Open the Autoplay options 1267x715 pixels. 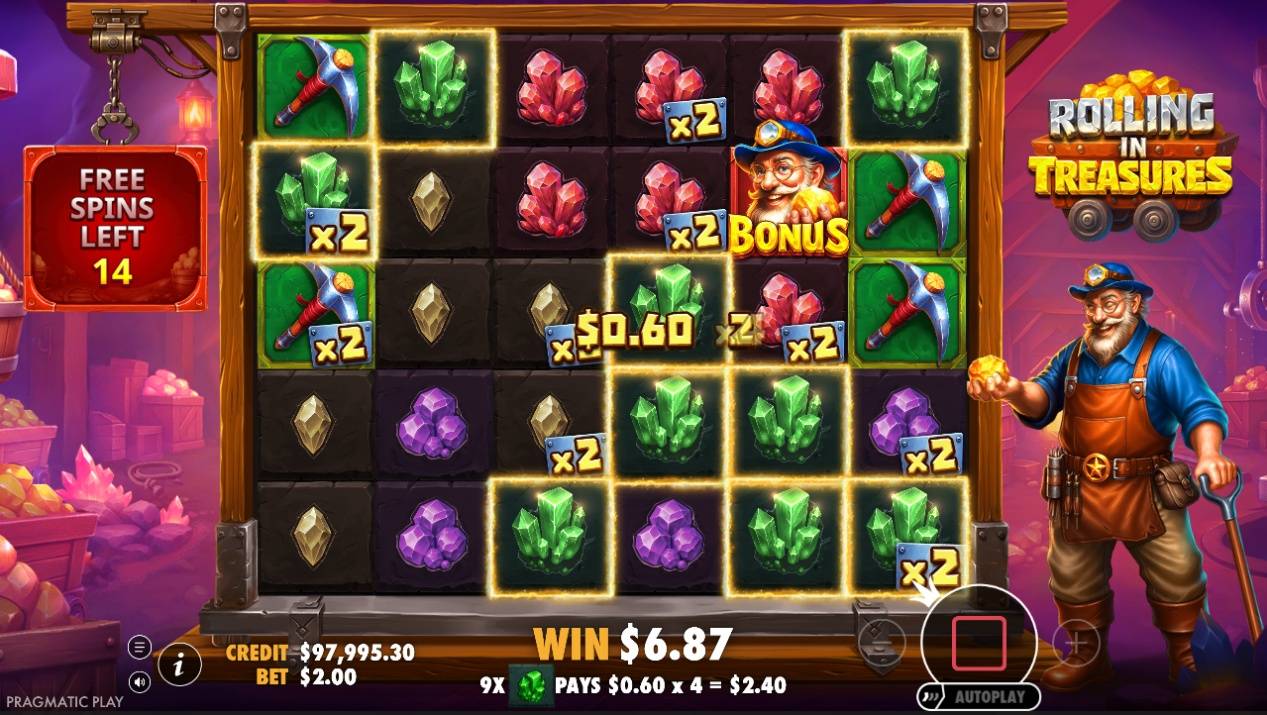[977, 696]
